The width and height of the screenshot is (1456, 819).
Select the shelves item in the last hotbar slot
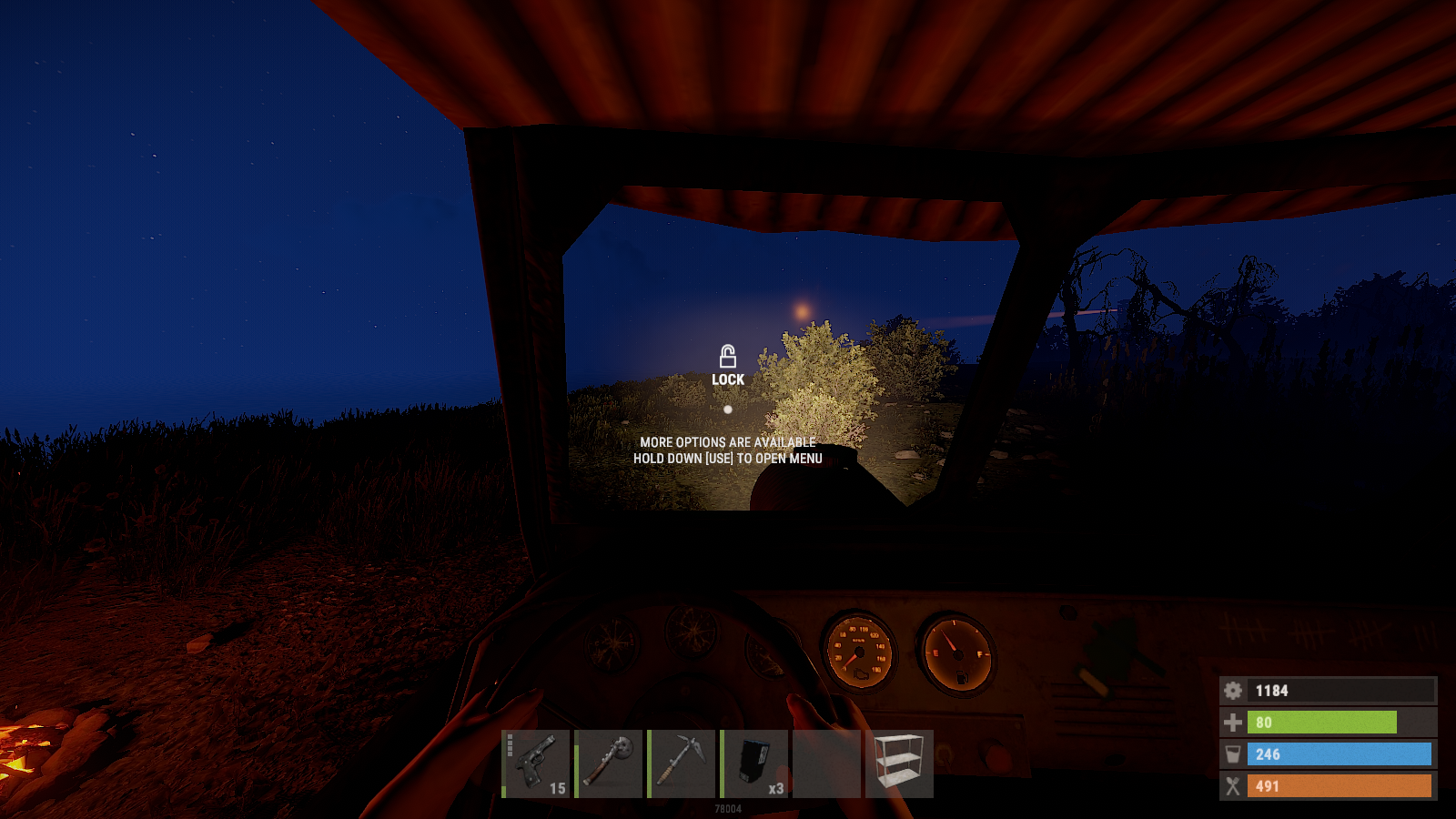[900, 763]
